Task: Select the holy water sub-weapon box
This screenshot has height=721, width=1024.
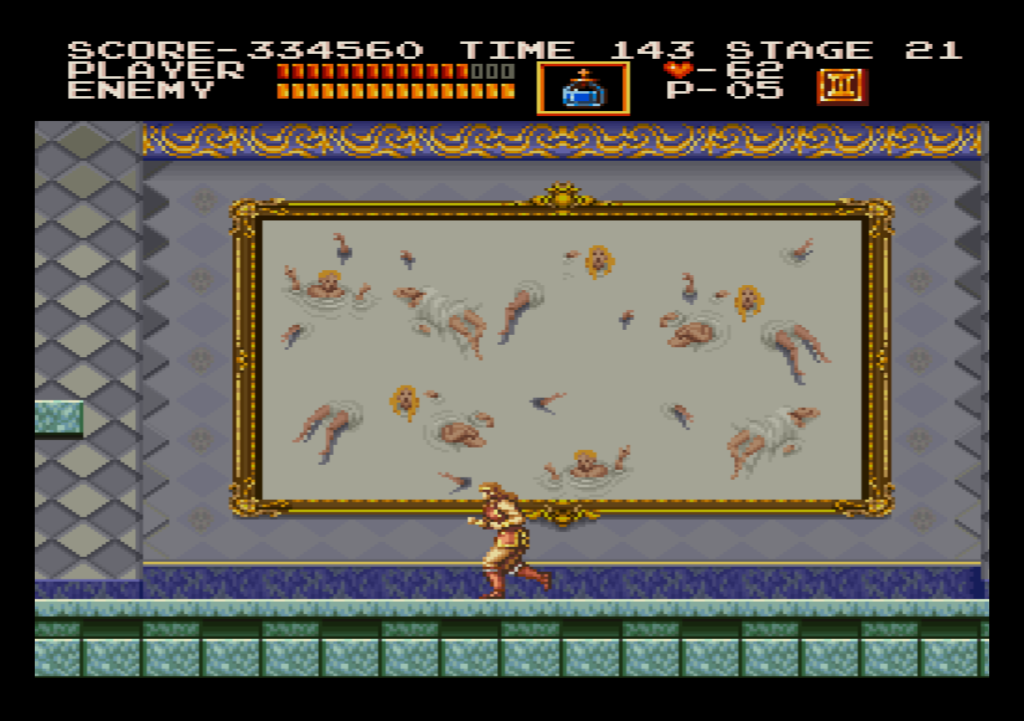Action: (583, 89)
